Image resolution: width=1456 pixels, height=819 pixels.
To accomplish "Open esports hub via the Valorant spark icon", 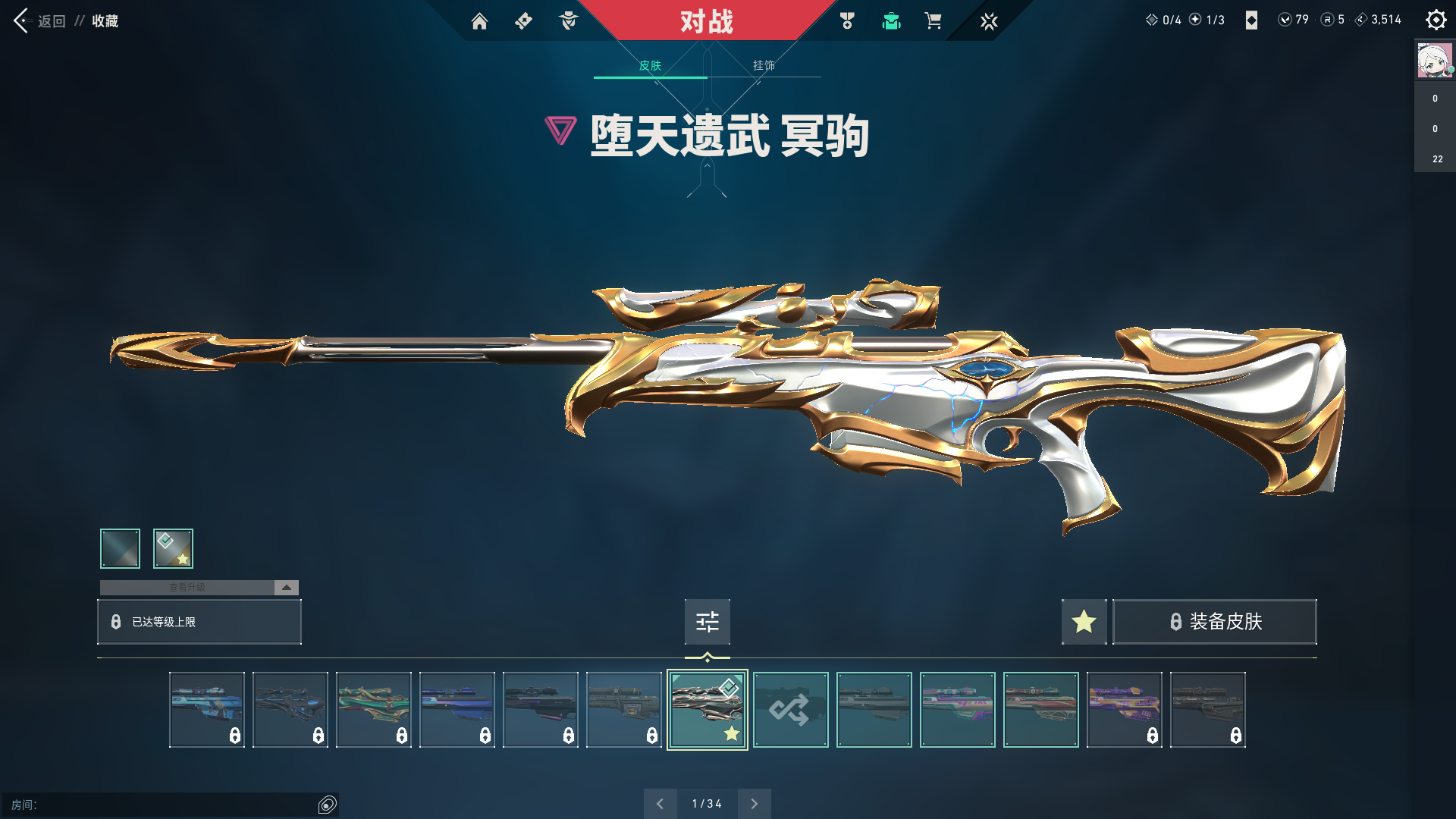I will point(989,21).
